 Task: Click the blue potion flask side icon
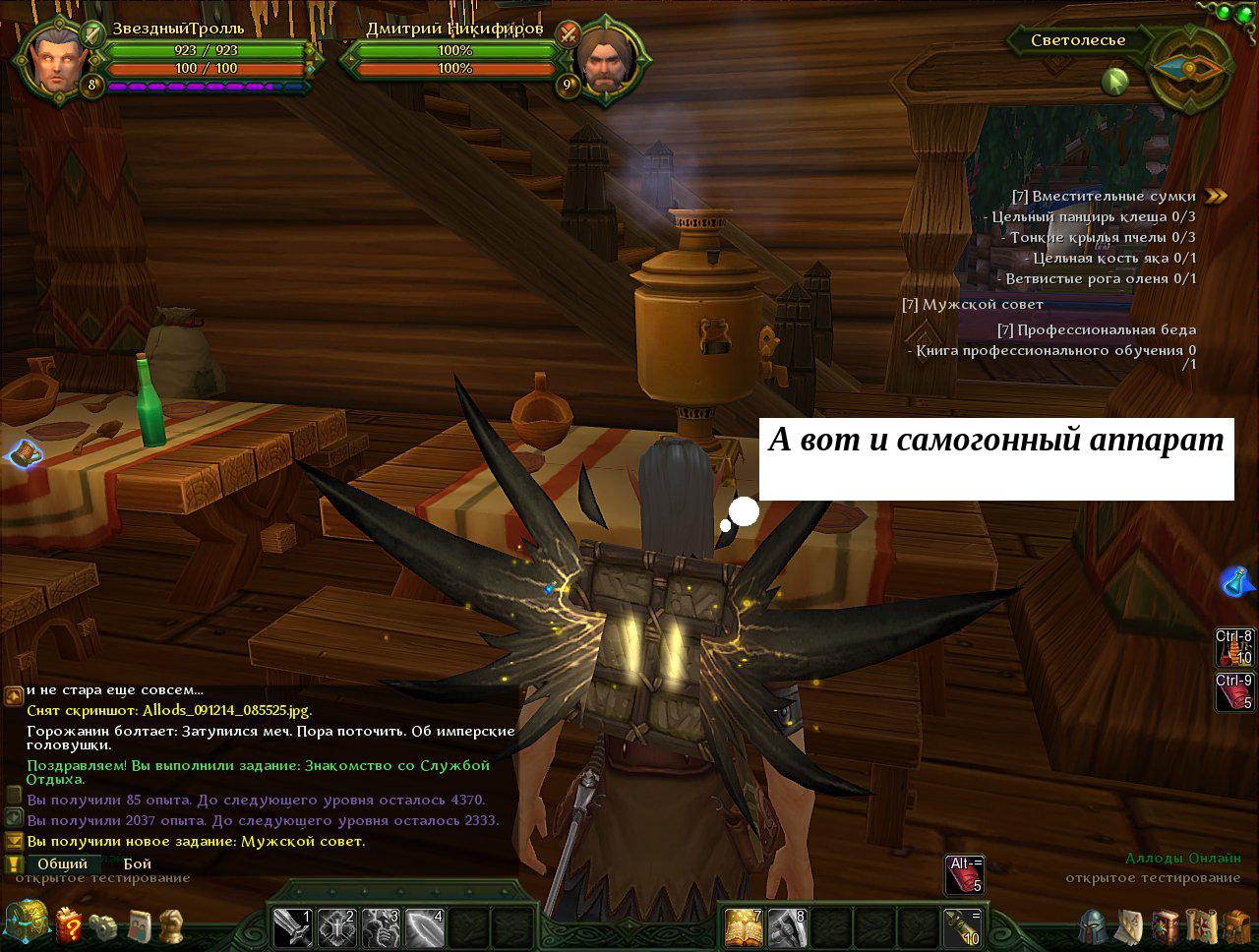(1238, 582)
